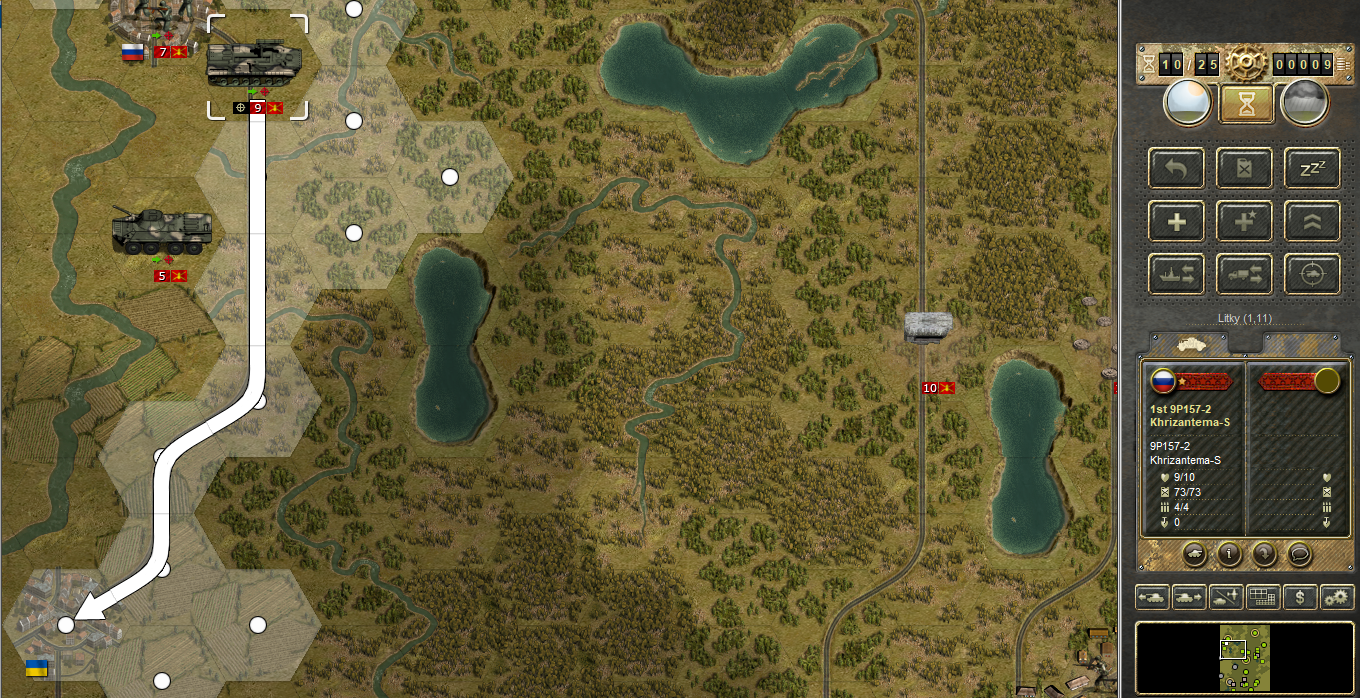The height and width of the screenshot is (698, 1360).
Task: Upgrade the unit with the chevrons button
Action: point(1312,221)
